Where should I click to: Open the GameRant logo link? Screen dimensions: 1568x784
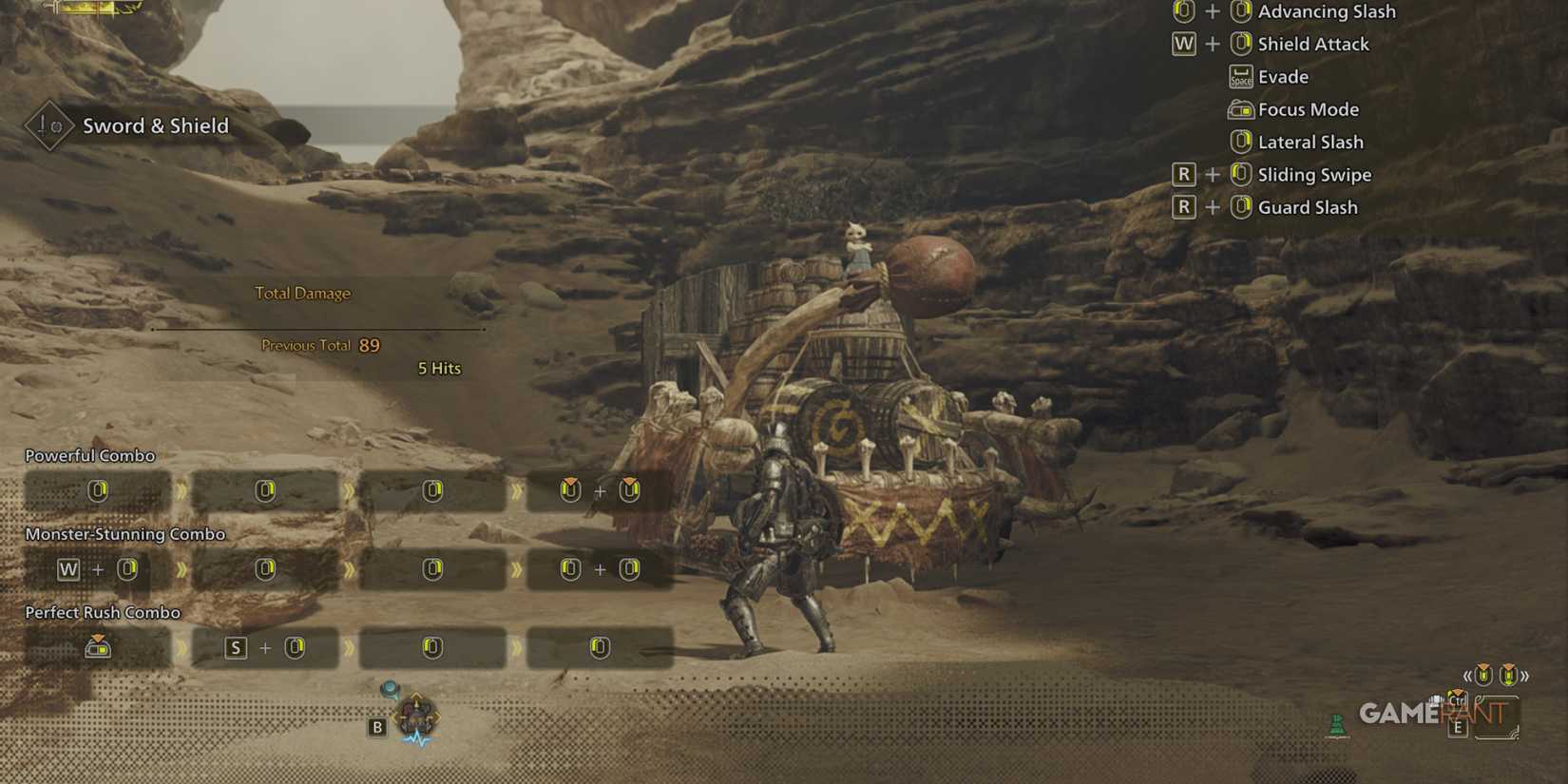pyautogui.click(x=1429, y=713)
